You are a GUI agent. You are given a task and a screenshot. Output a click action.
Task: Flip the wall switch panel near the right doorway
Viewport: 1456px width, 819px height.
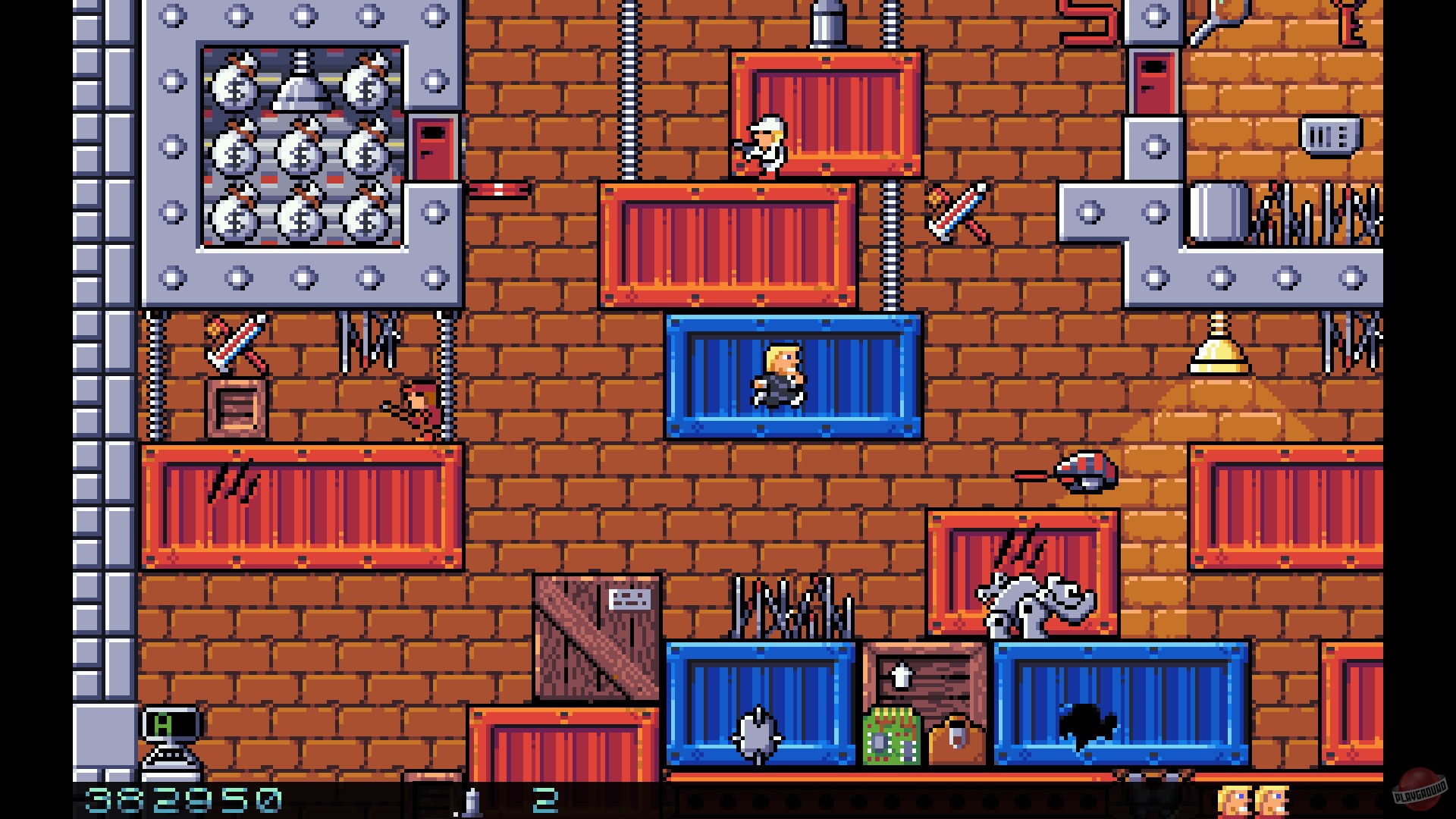(x=1331, y=136)
